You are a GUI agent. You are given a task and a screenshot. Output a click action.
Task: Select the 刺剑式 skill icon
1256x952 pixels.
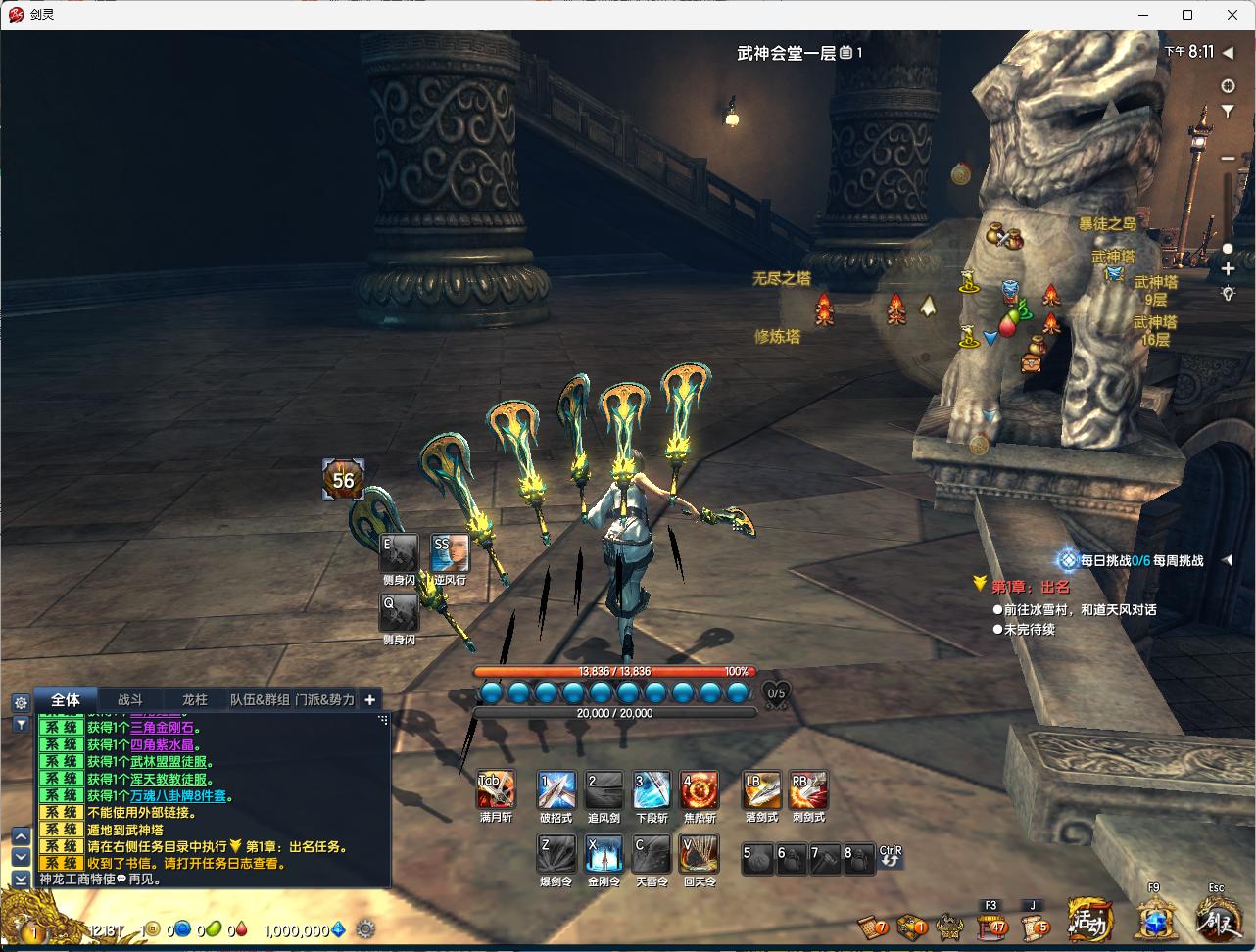tap(808, 790)
